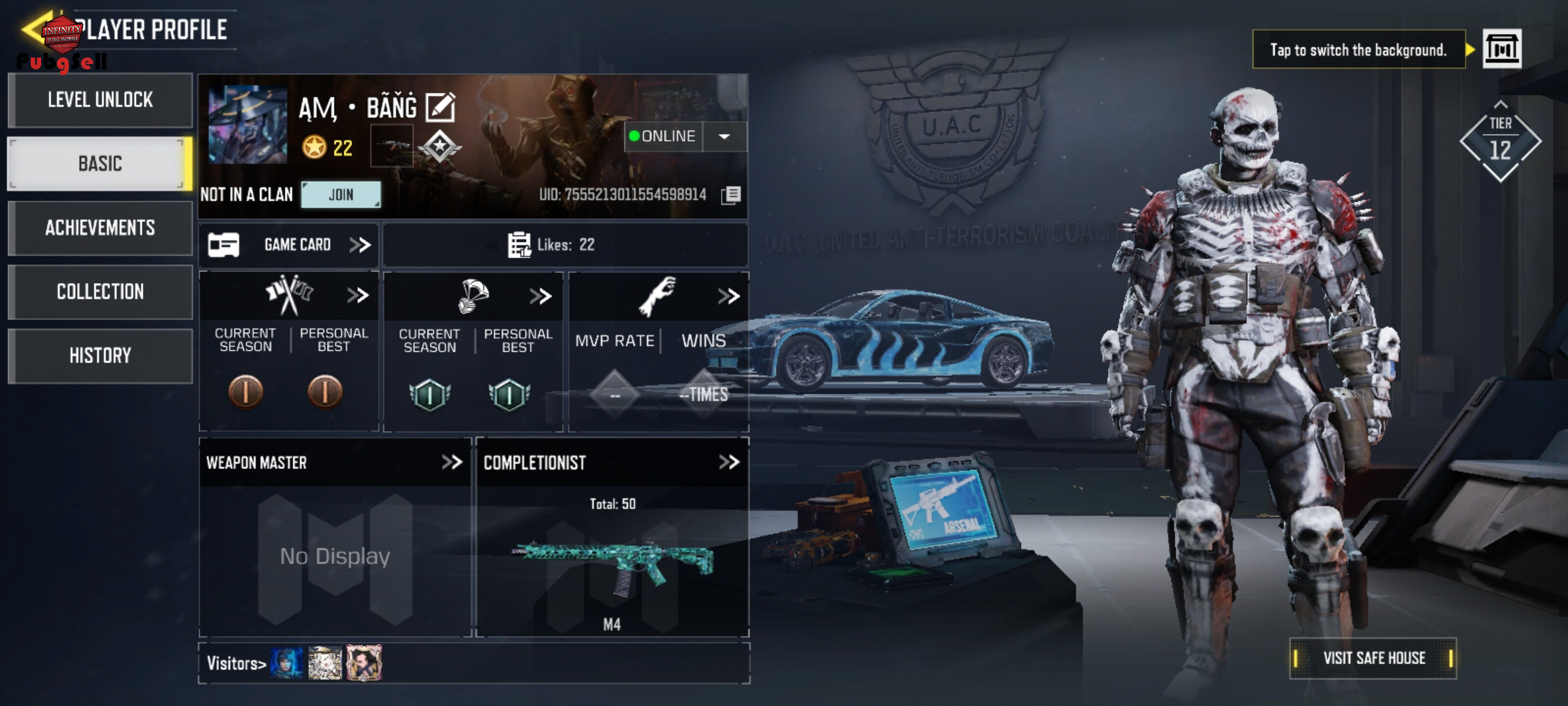Select the Basic tab
1568x706 pixels.
[100, 163]
